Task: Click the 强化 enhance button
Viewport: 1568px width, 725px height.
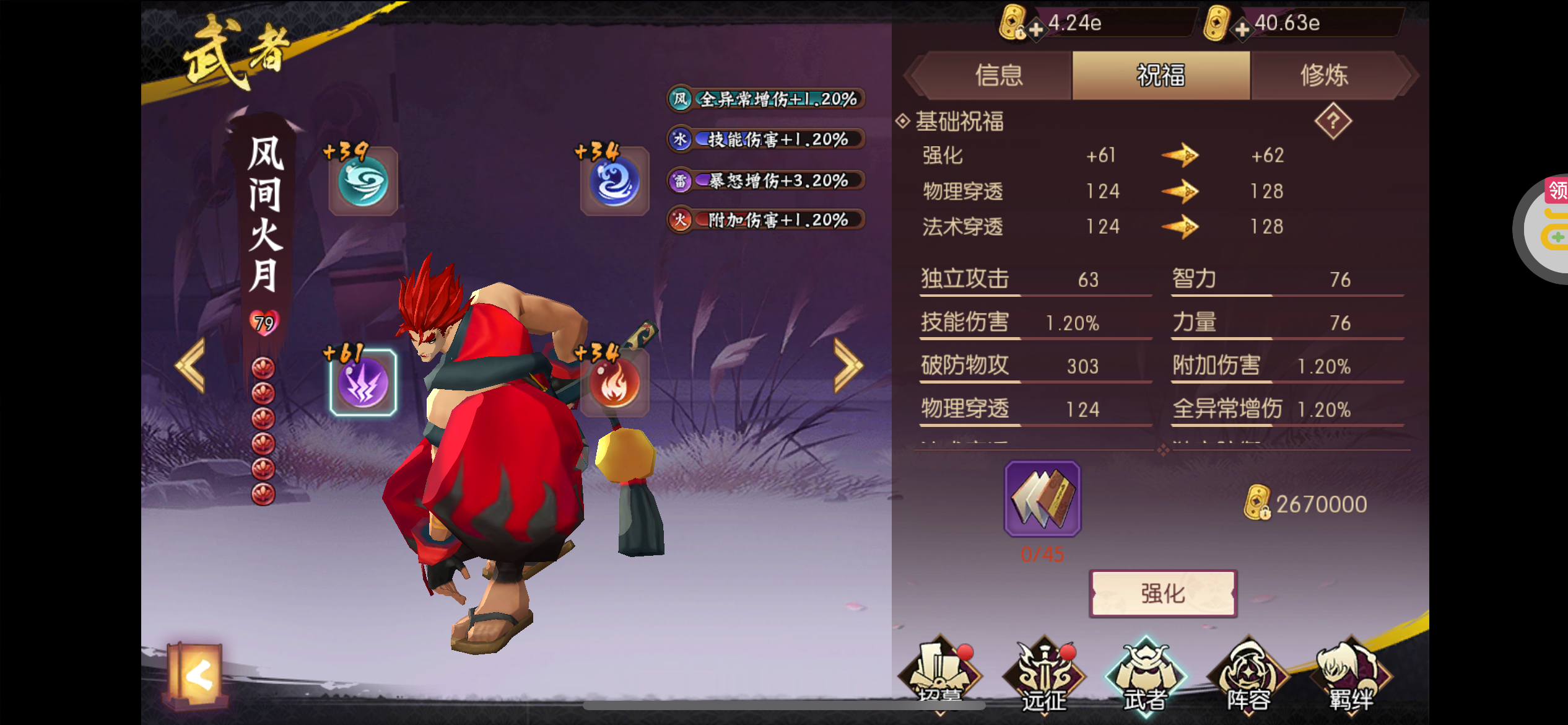Action: click(x=1163, y=593)
